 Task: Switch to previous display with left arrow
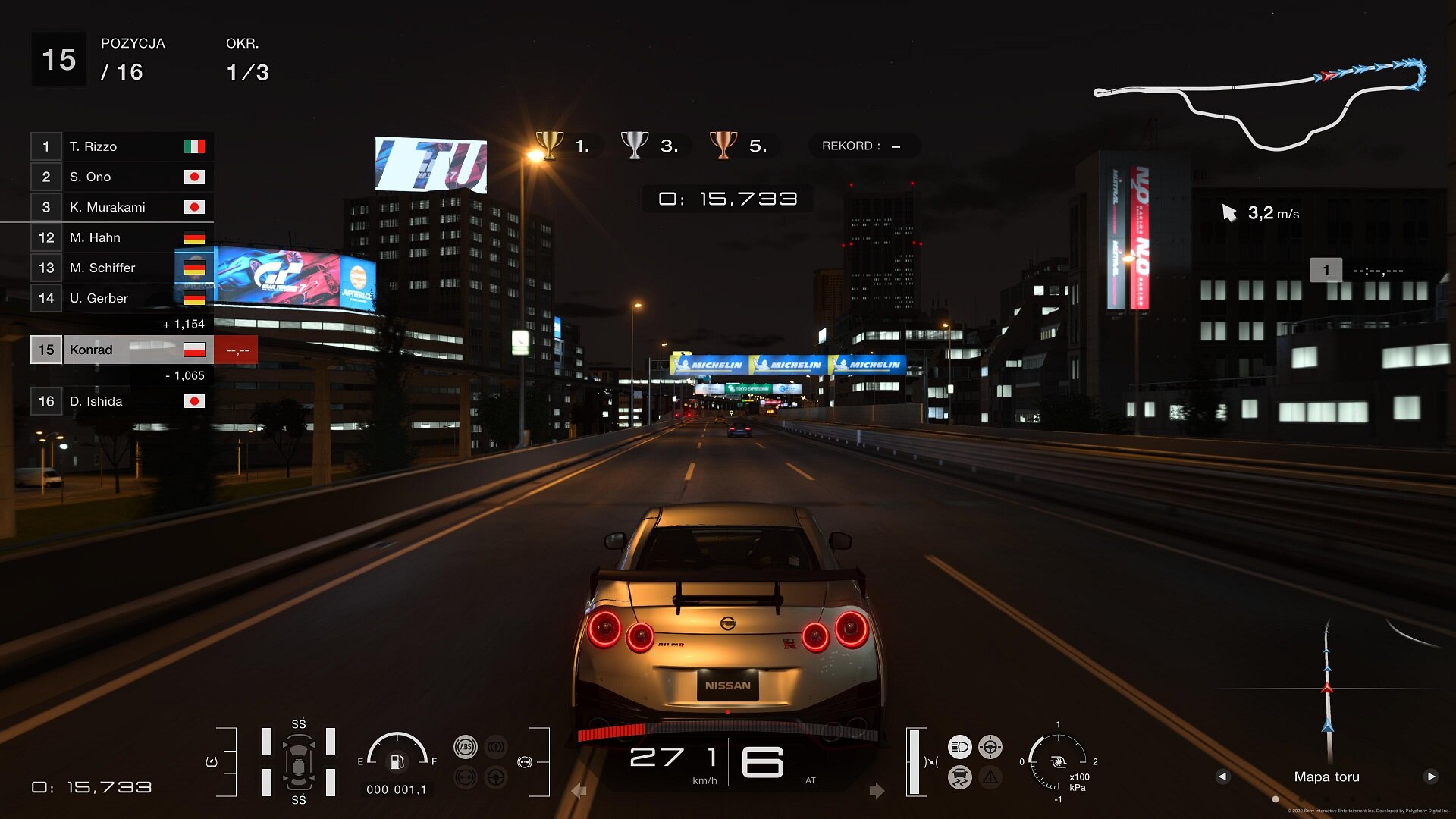1222,777
